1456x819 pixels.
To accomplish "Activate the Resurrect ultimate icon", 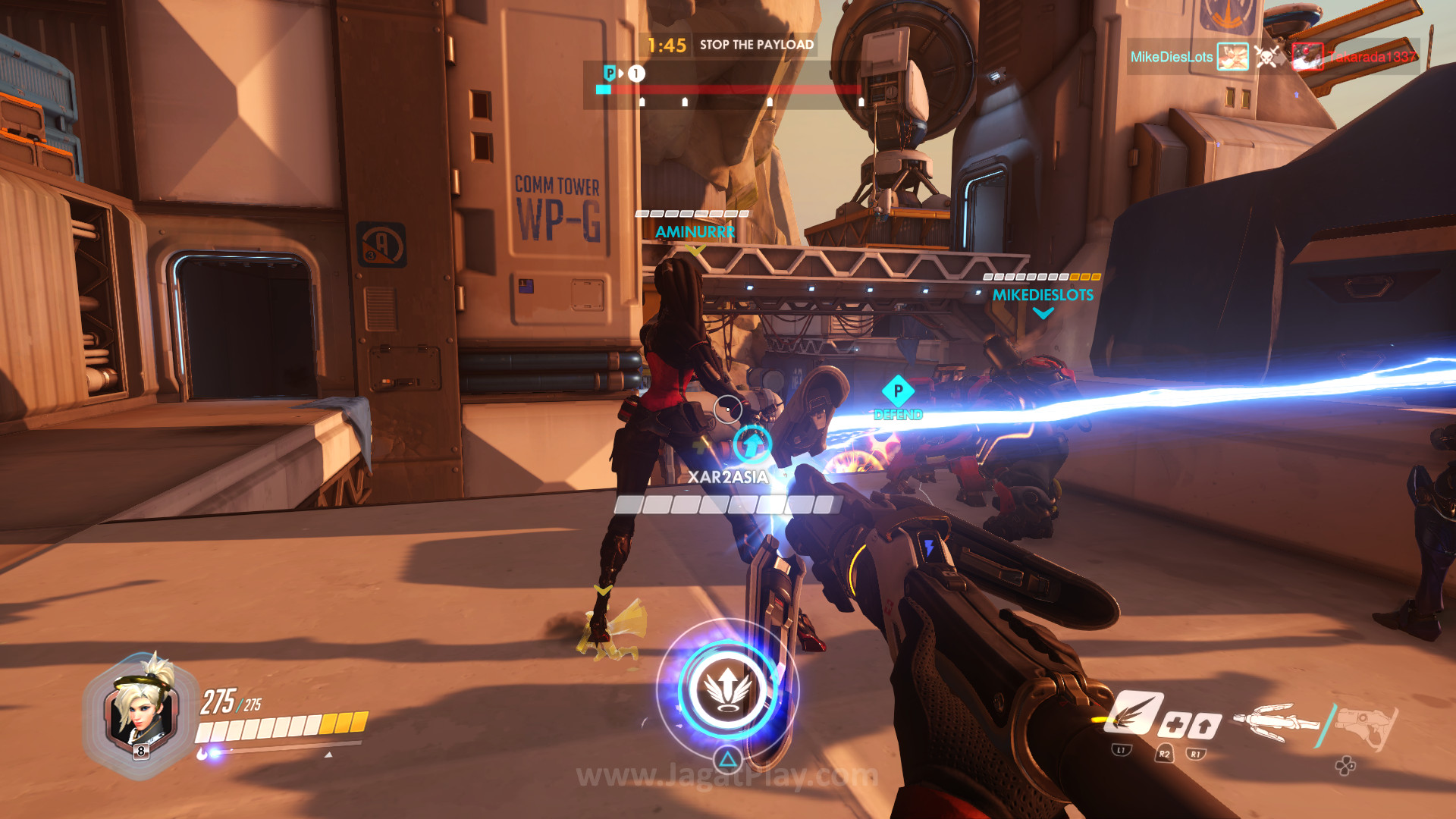I will pyautogui.click(x=727, y=689).
